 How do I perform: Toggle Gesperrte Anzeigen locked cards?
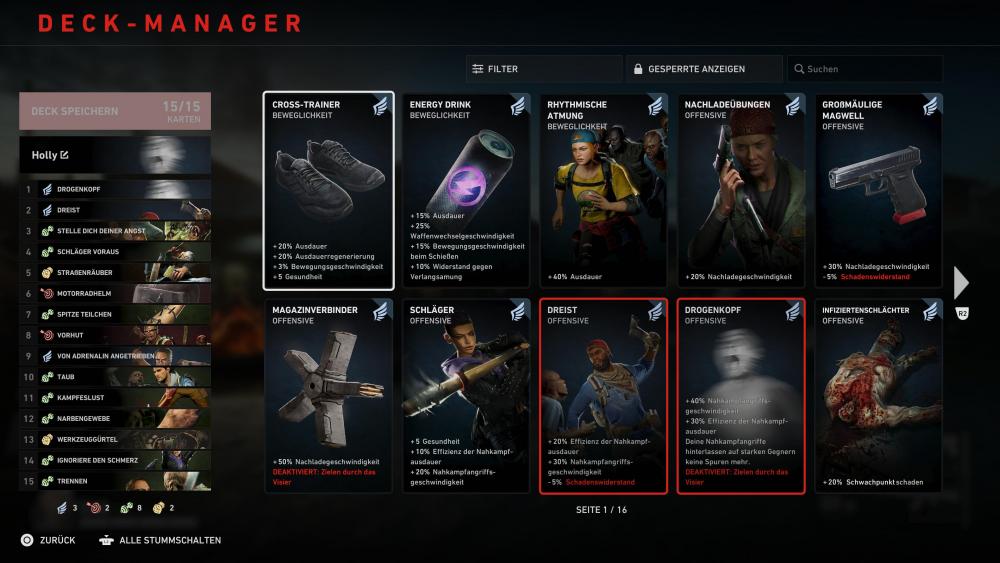[x=704, y=69]
